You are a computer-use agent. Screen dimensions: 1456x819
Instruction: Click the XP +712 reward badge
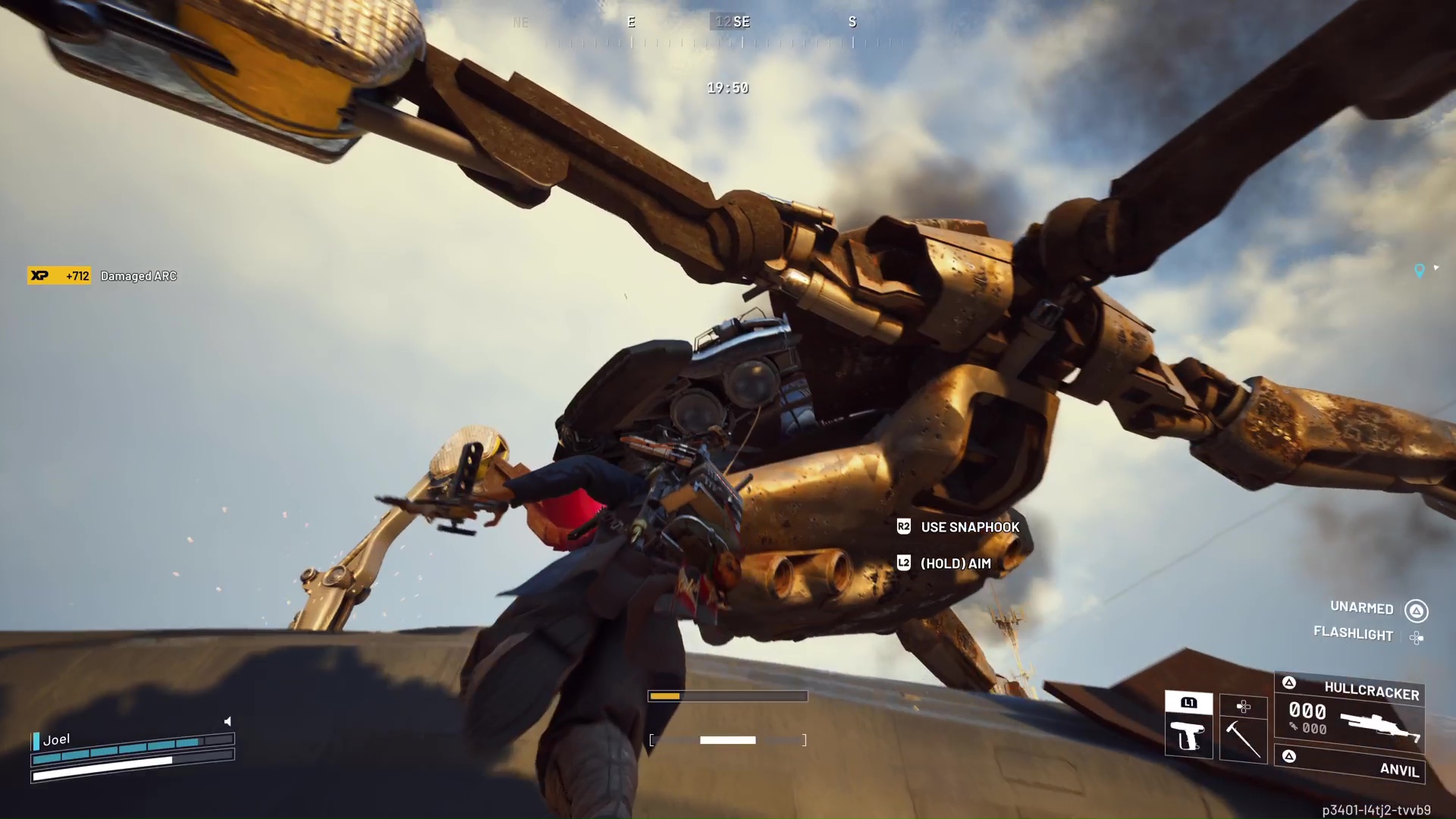point(58,276)
